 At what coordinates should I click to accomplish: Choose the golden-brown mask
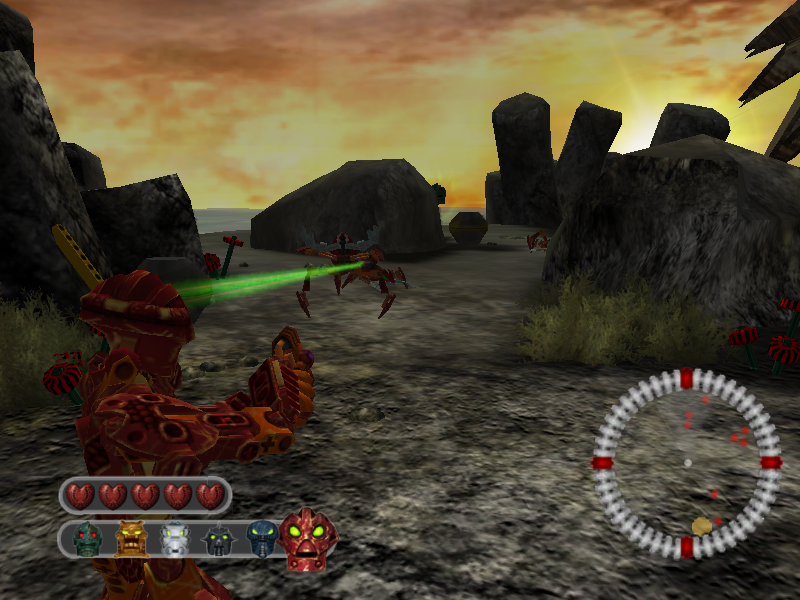click(x=132, y=539)
